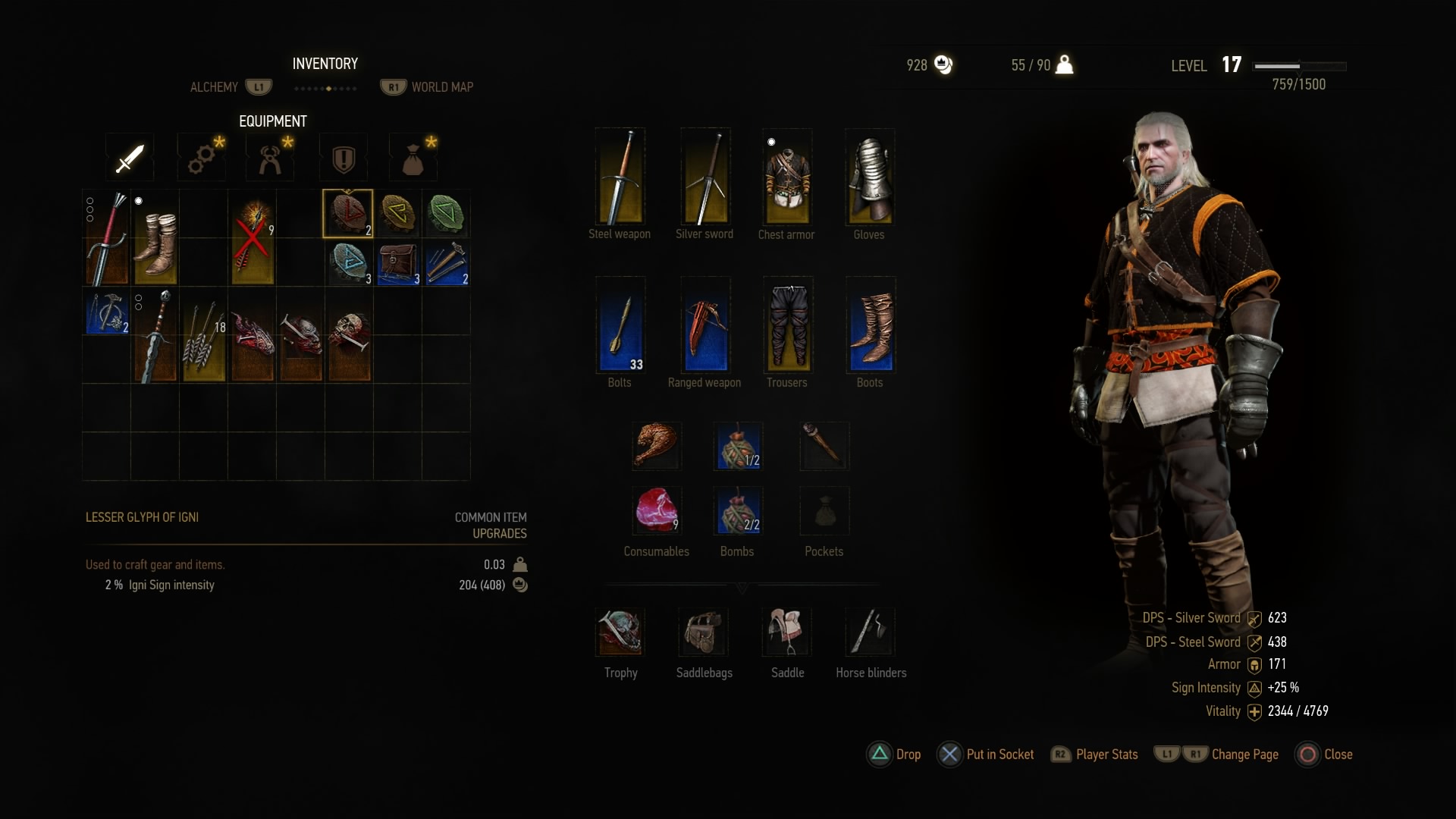
Task: Choose the Ranged weapon crossbow slot
Action: [x=704, y=325]
